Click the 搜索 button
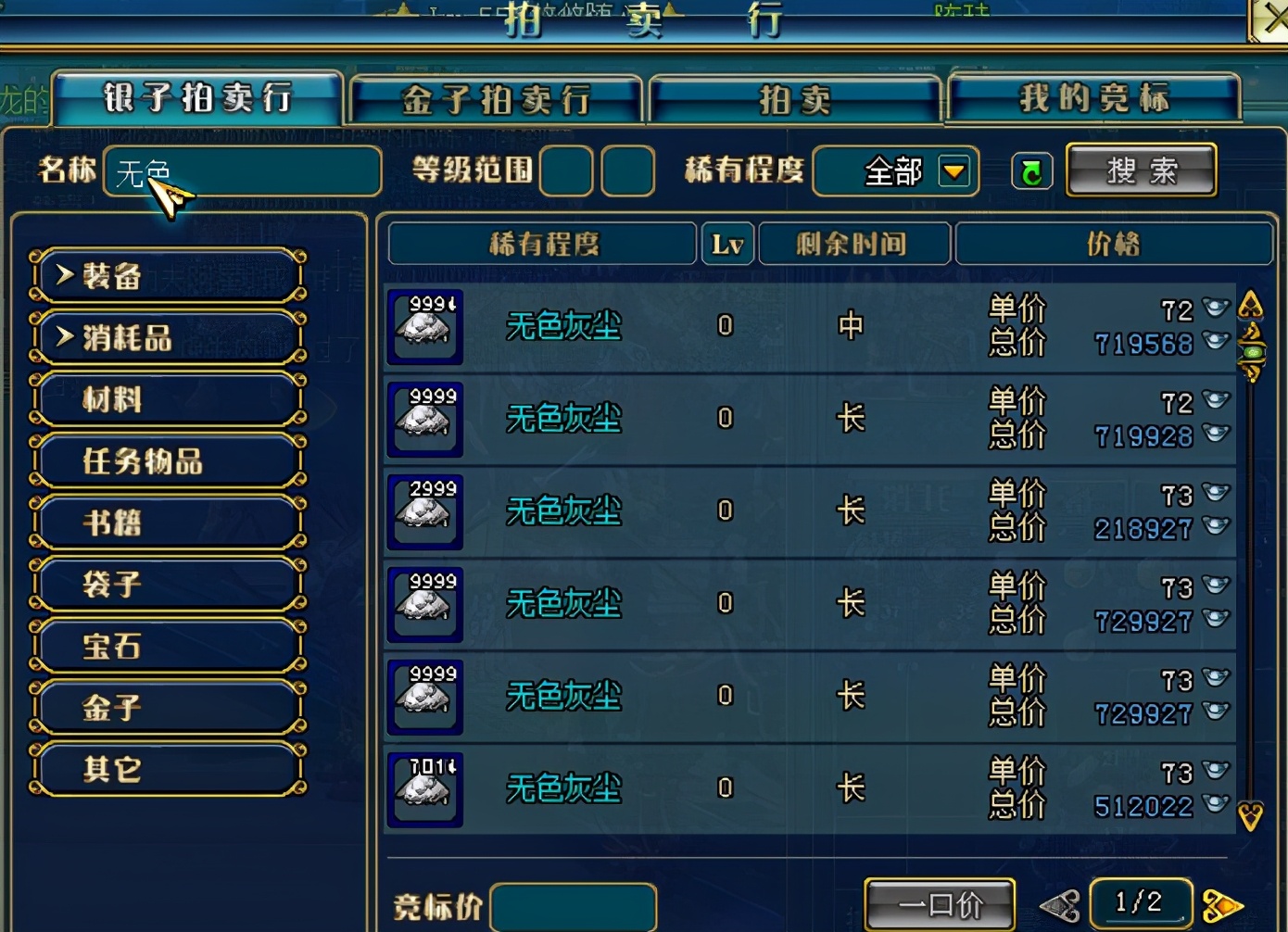Viewport: 1288px width, 932px height. point(1141,170)
